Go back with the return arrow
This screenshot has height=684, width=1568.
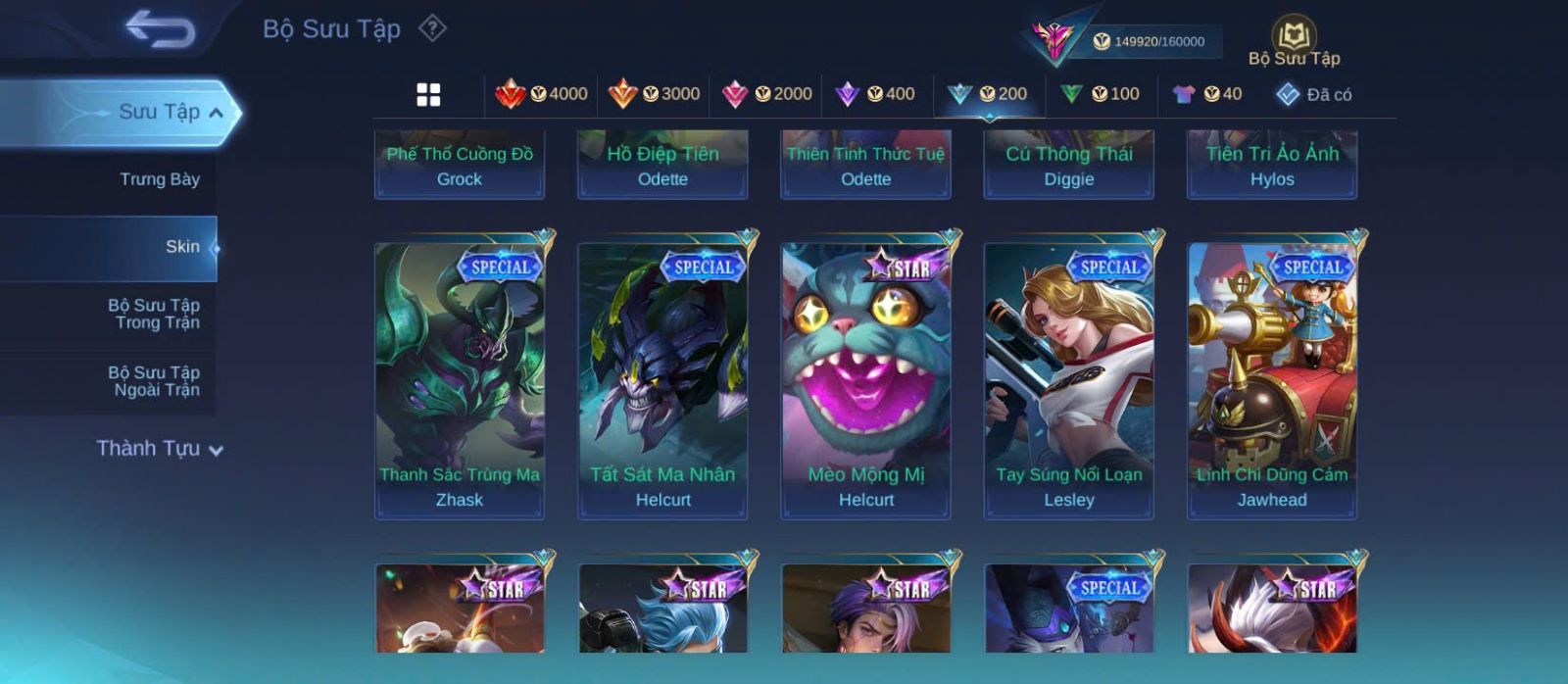coord(160,29)
